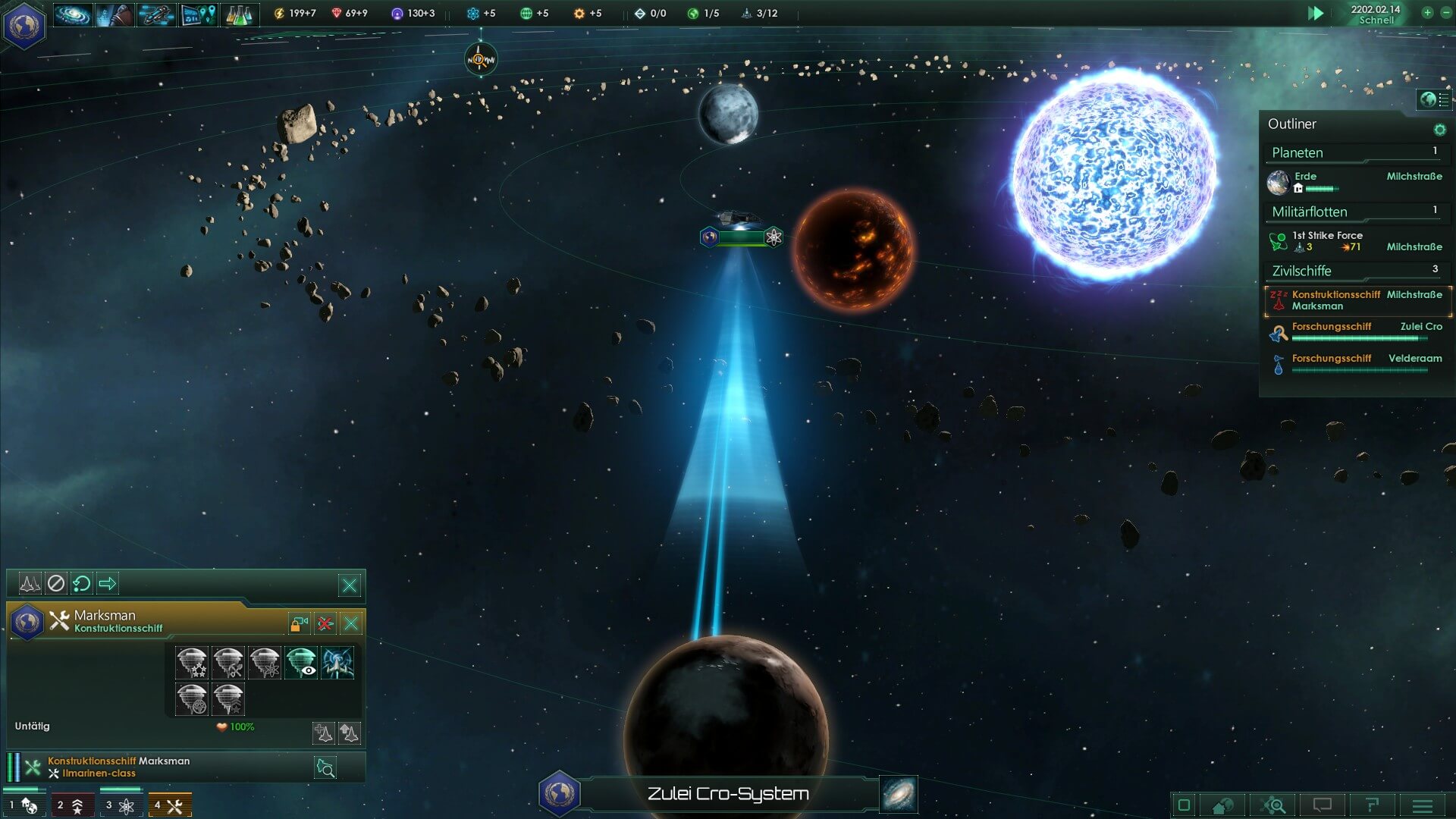Open the contacts panel icon next to galaxy icon
The image size is (1456, 819).
click(x=112, y=14)
